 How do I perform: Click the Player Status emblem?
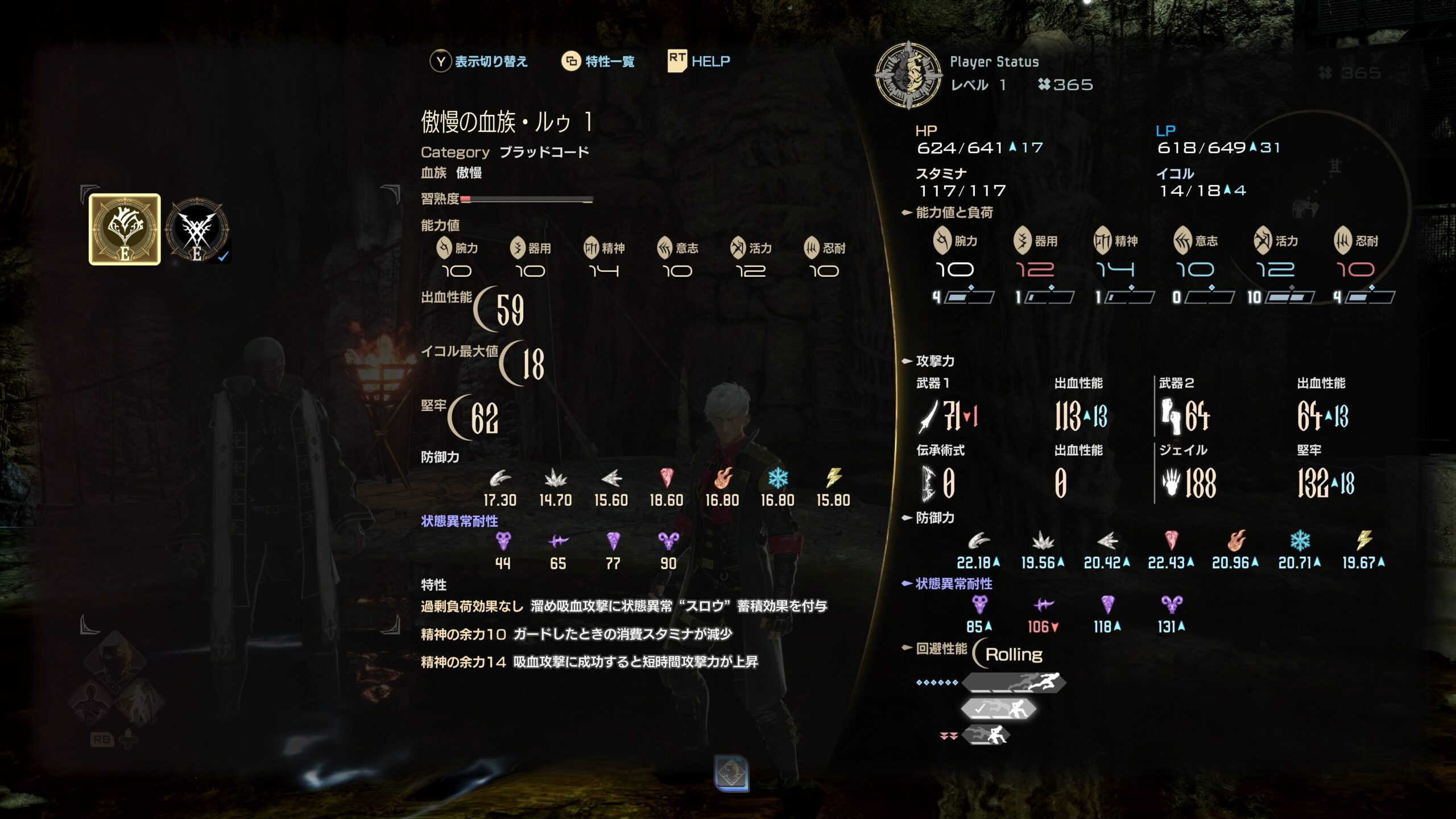(x=908, y=75)
